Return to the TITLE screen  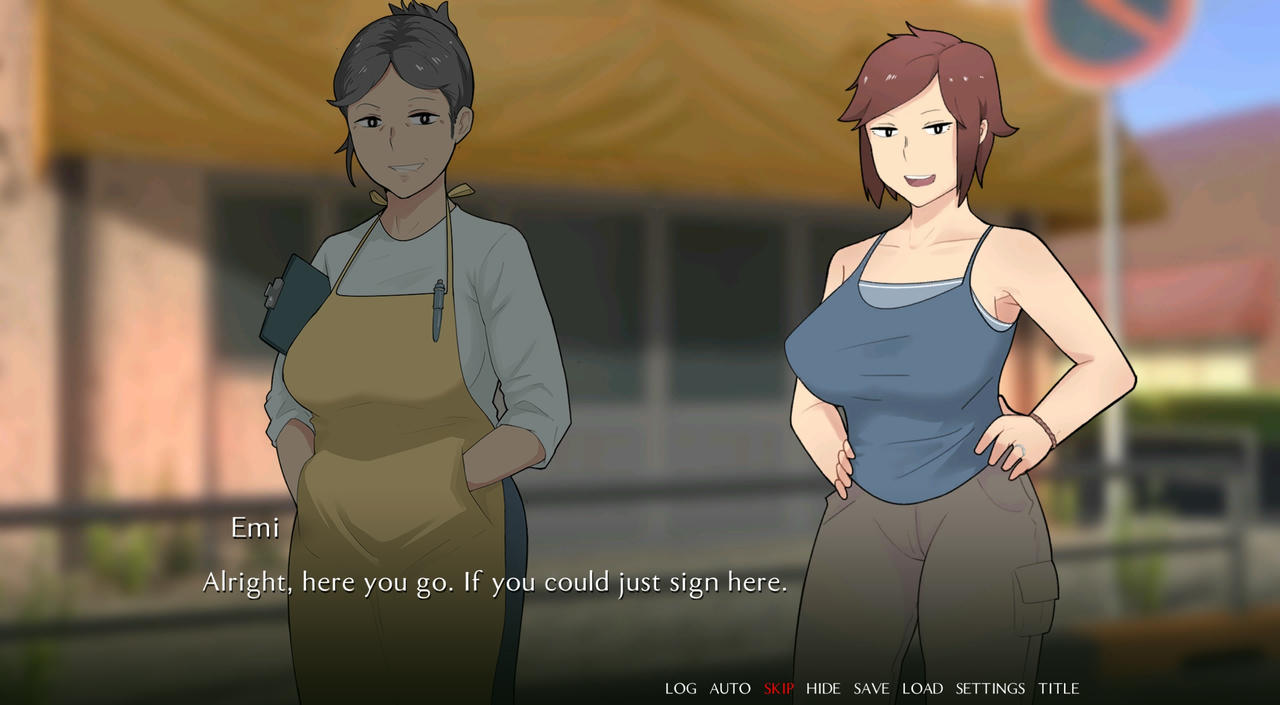point(1058,688)
